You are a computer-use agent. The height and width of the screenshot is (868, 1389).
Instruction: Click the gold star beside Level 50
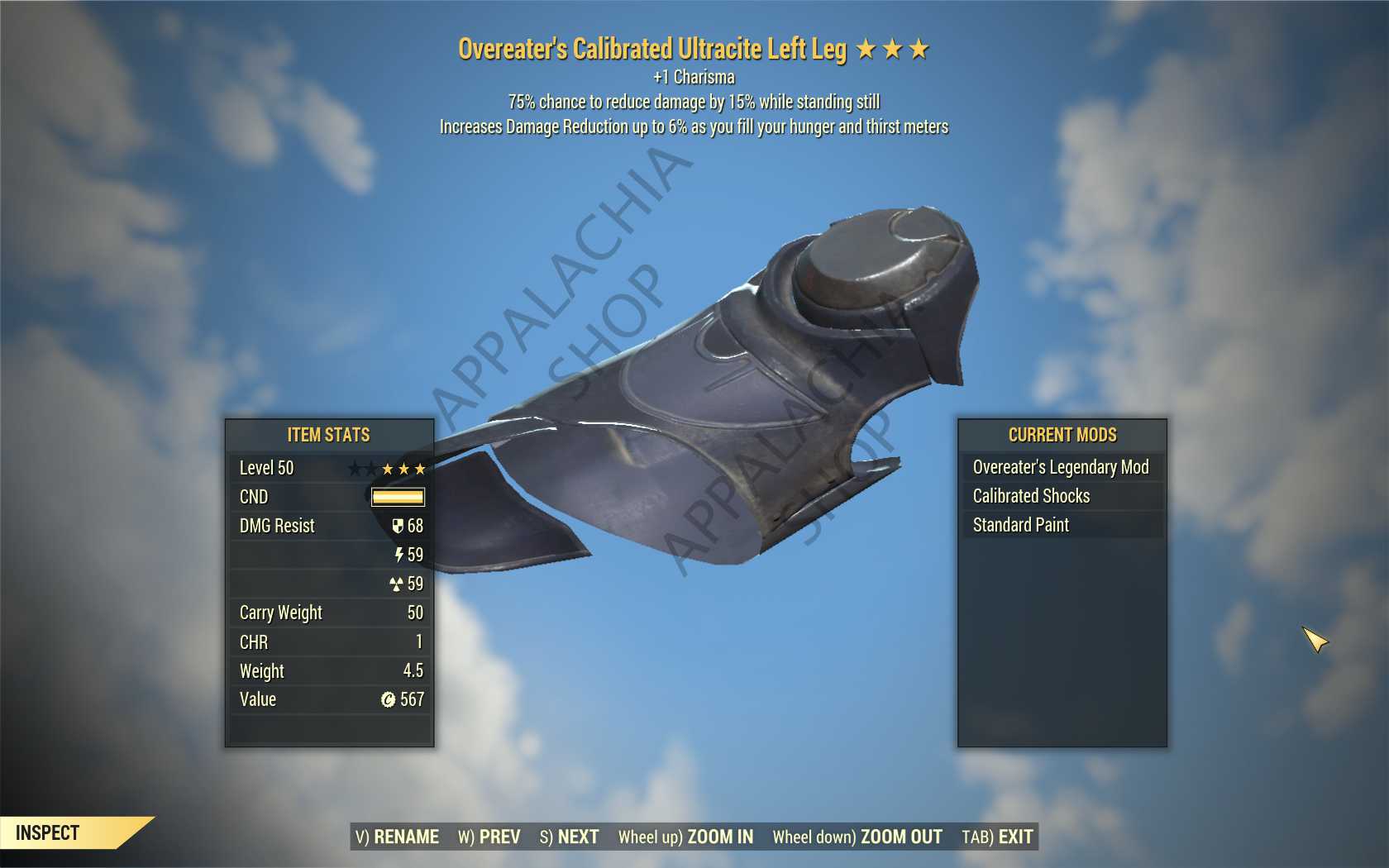[389, 468]
